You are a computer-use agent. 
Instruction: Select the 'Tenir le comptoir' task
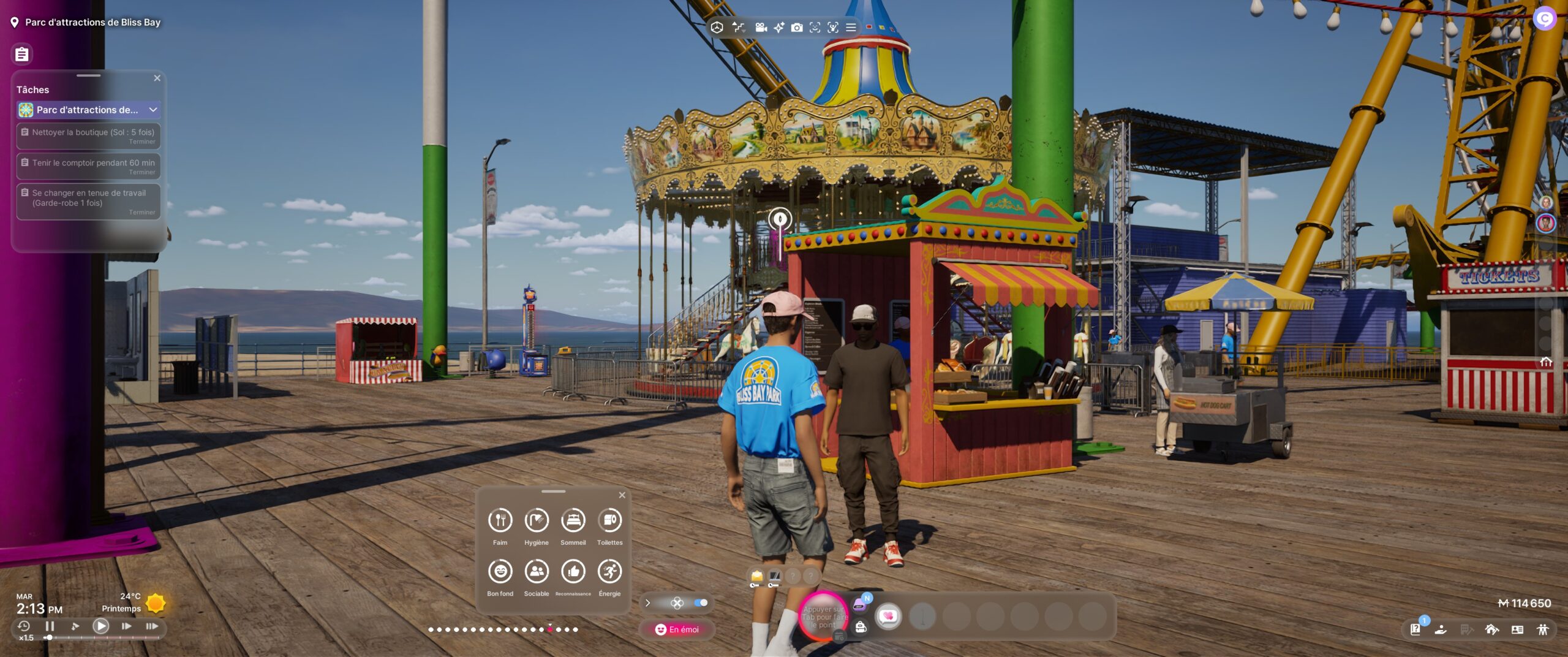click(89, 167)
